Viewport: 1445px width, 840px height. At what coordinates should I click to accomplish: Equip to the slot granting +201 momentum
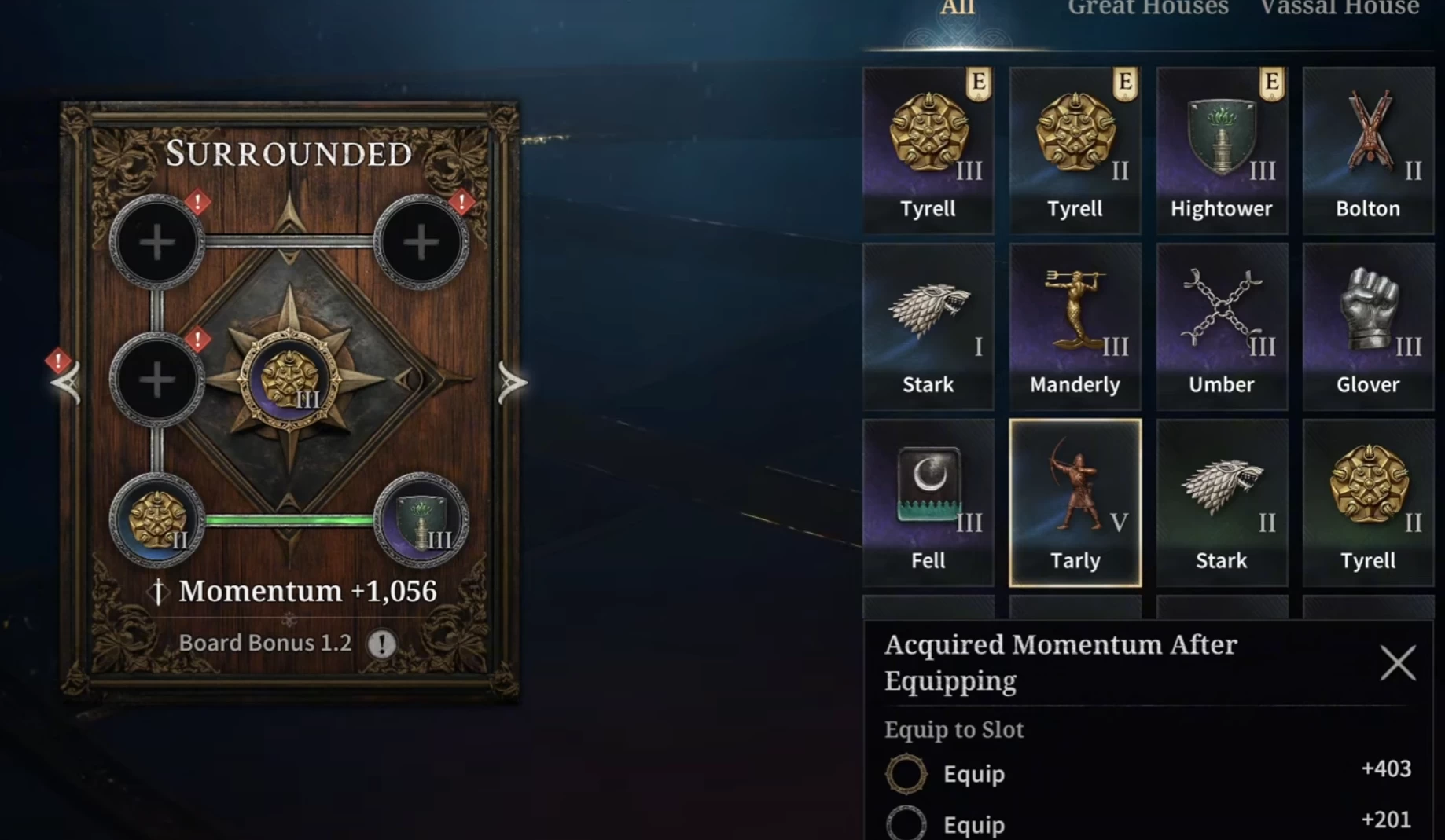click(973, 824)
